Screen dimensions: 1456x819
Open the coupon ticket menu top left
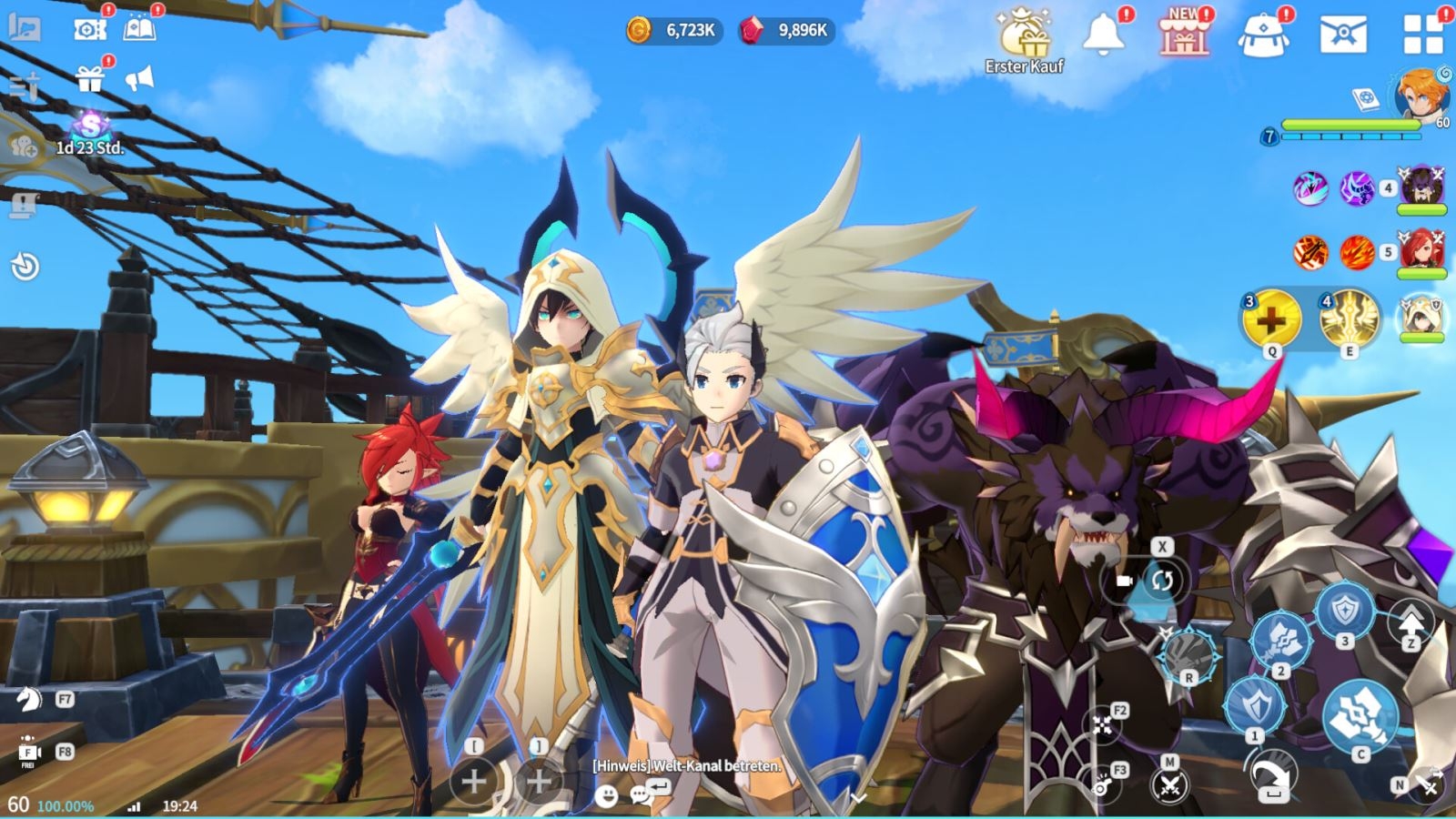click(x=88, y=28)
